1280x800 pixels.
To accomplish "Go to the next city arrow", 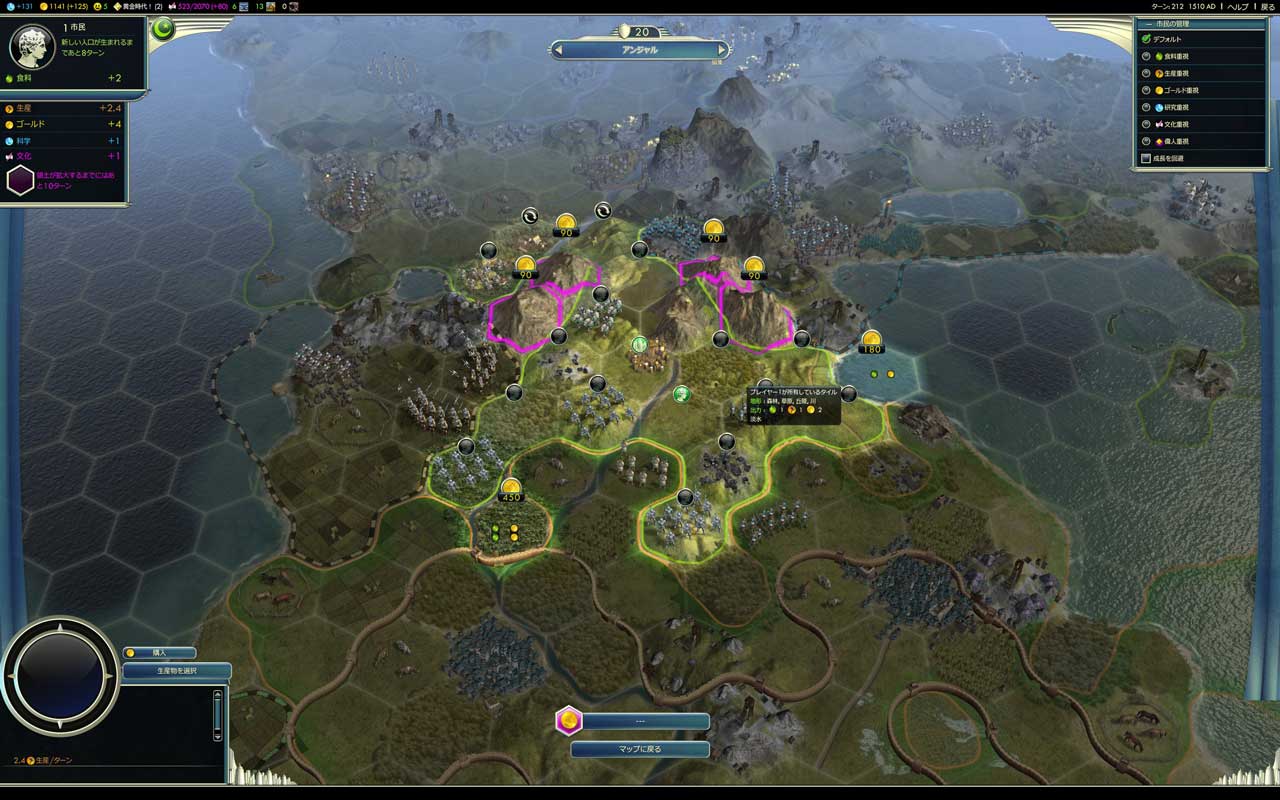I will pos(723,49).
